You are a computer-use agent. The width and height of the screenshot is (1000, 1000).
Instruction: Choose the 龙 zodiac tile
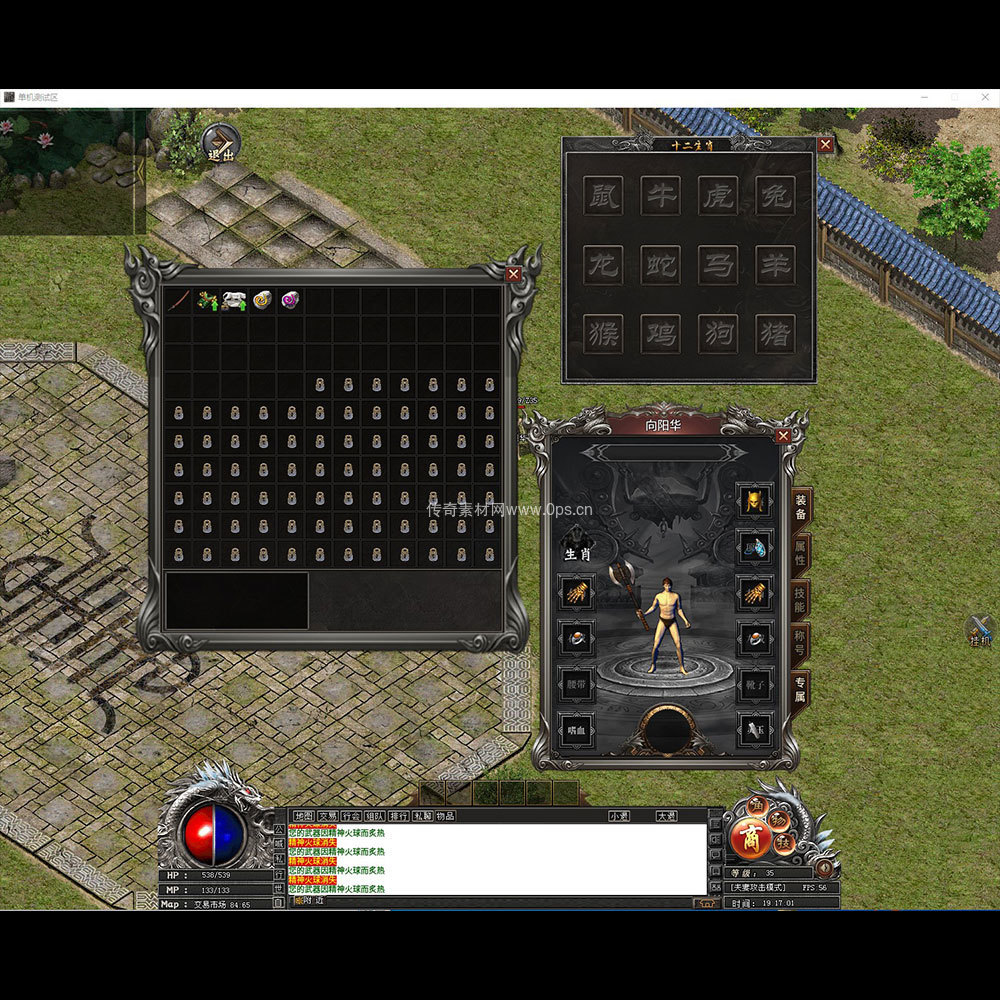pos(602,265)
